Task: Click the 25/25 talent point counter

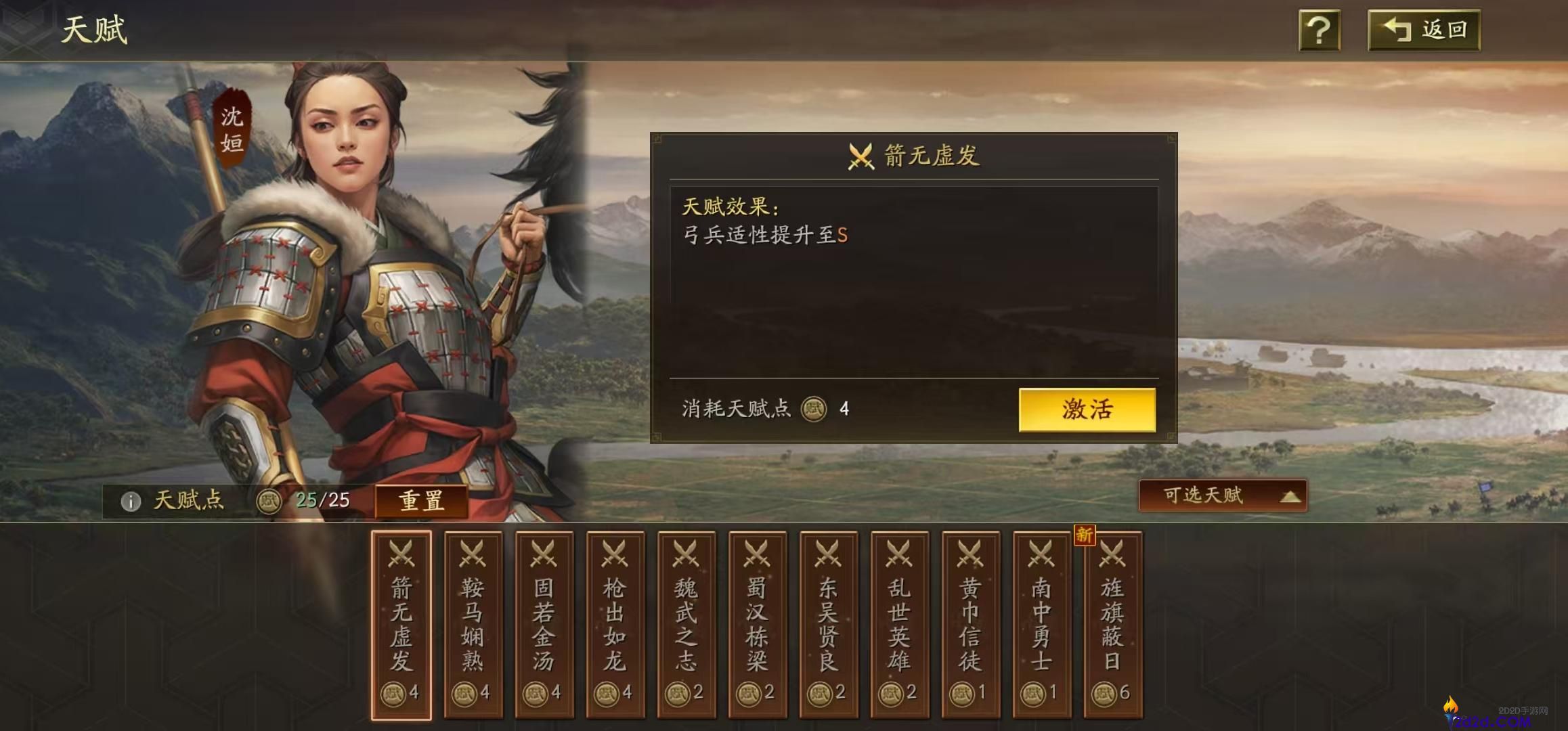Action: 325,501
